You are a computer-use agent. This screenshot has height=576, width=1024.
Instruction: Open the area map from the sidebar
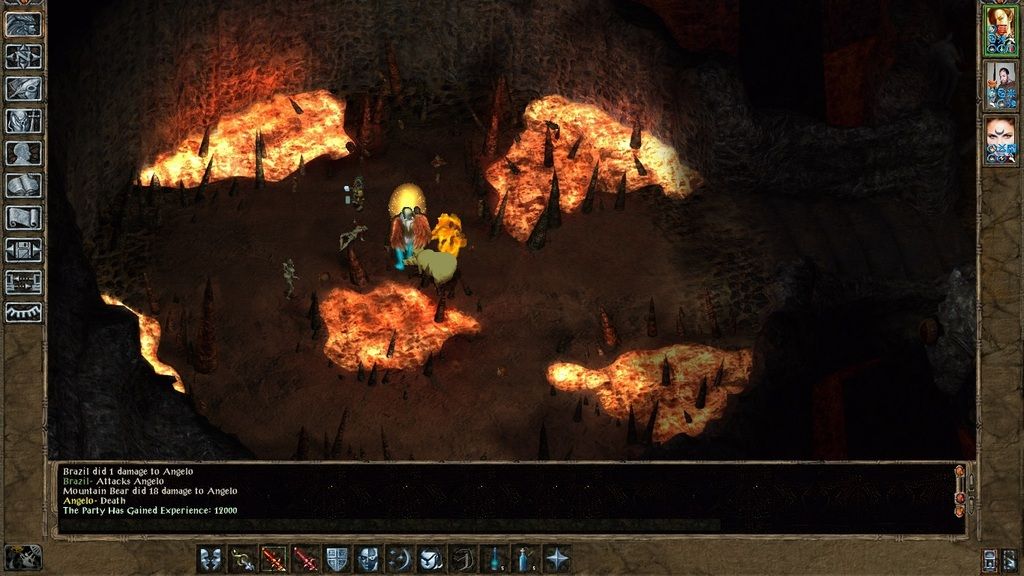click(x=22, y=57)
